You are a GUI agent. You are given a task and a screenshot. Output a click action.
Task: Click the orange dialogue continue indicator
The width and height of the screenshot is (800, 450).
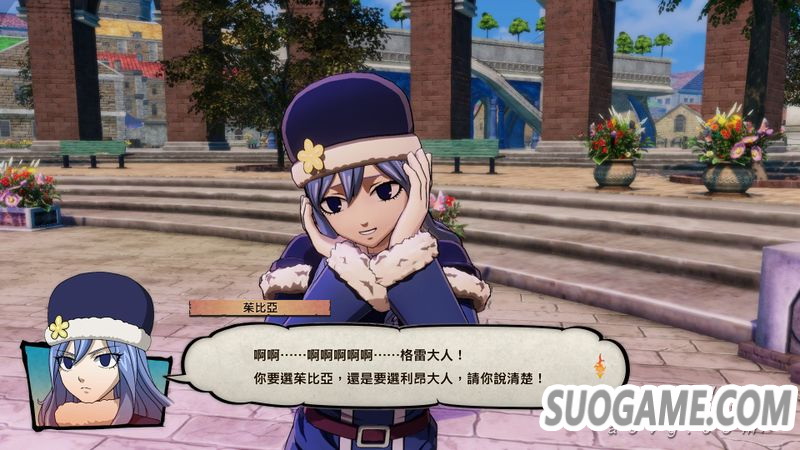click(x=600, y=366)
